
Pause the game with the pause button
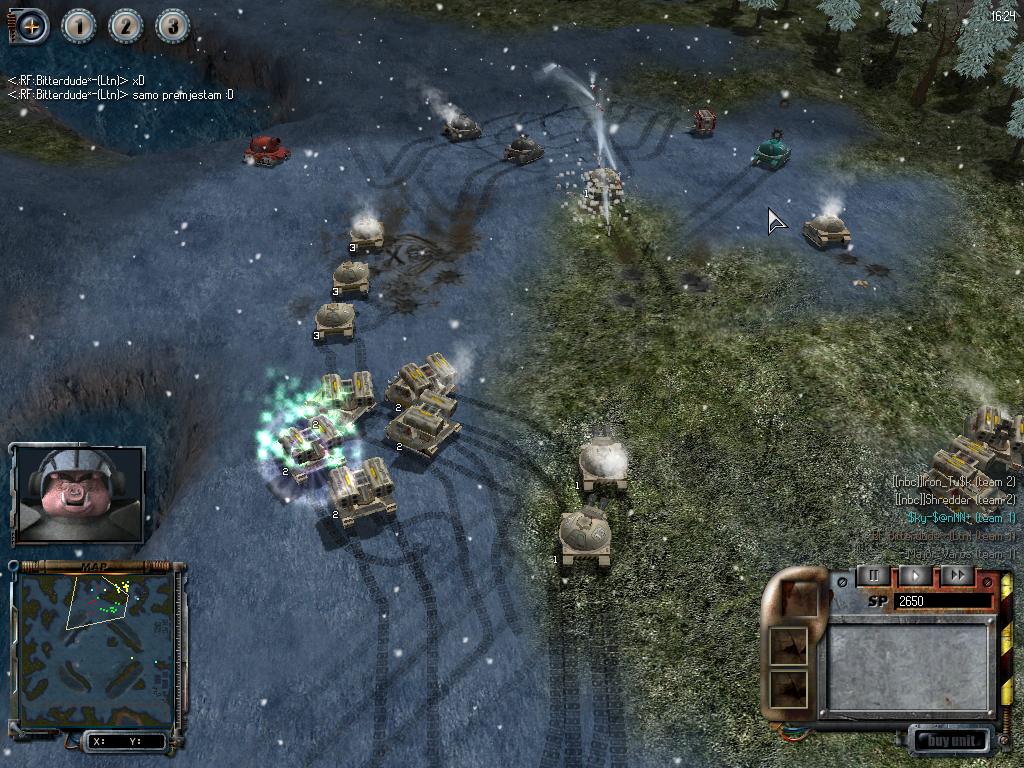click(873, 576)
